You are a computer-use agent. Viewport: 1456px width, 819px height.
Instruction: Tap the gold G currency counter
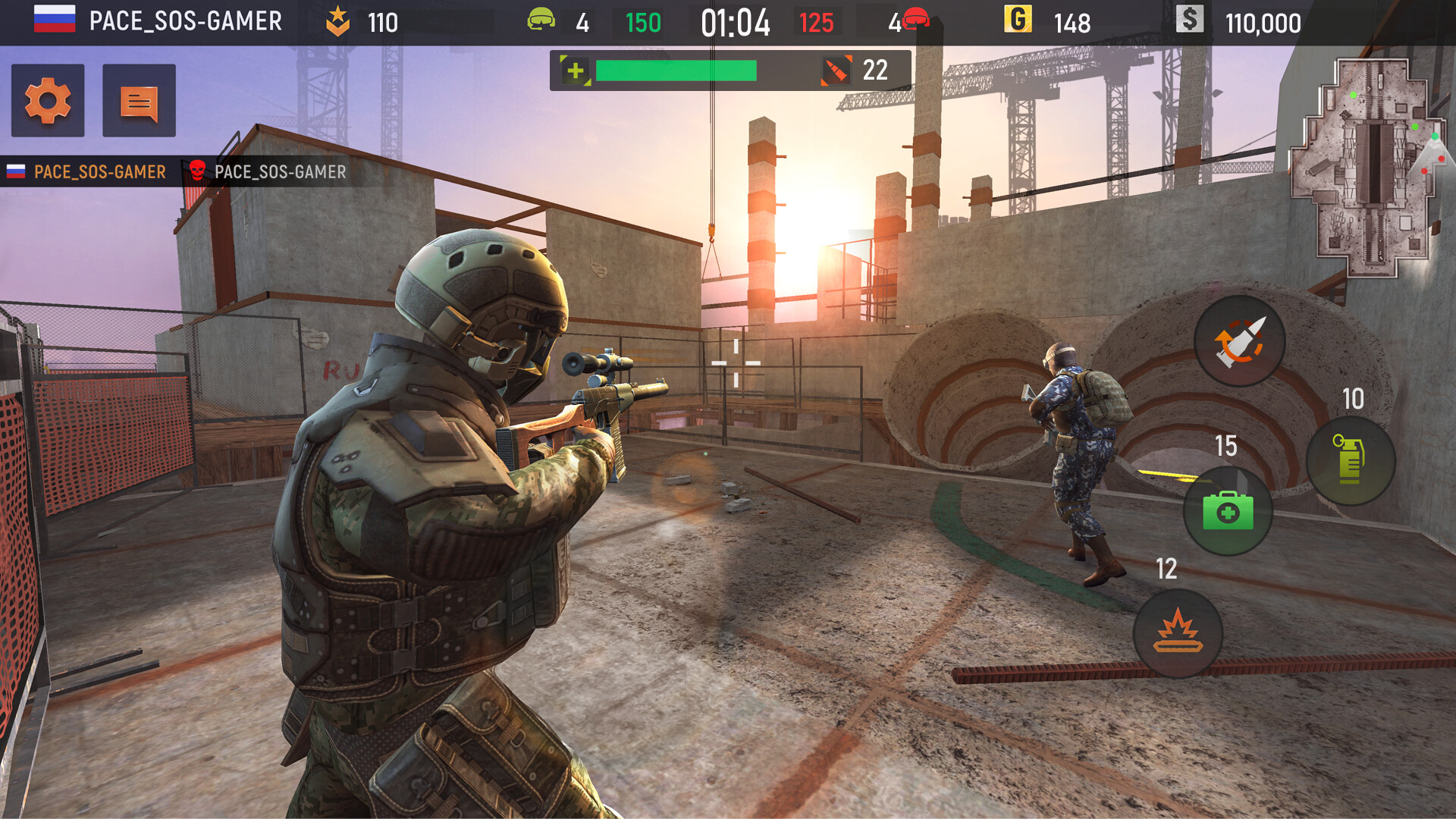(1018, 21)
